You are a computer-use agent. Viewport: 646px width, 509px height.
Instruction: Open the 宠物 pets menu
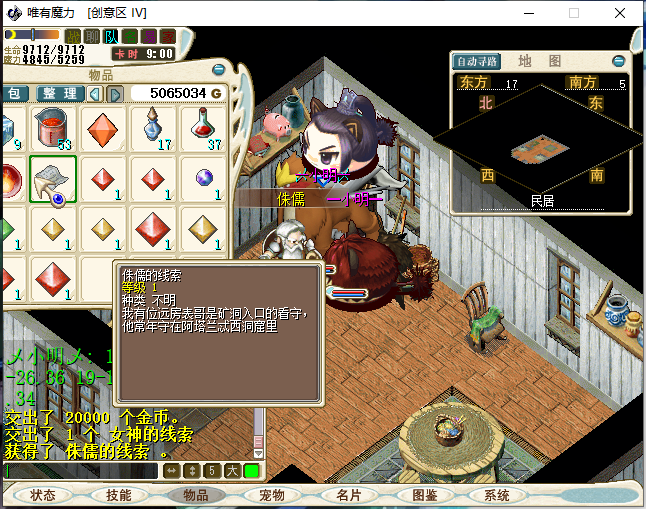tap(271, 495)
